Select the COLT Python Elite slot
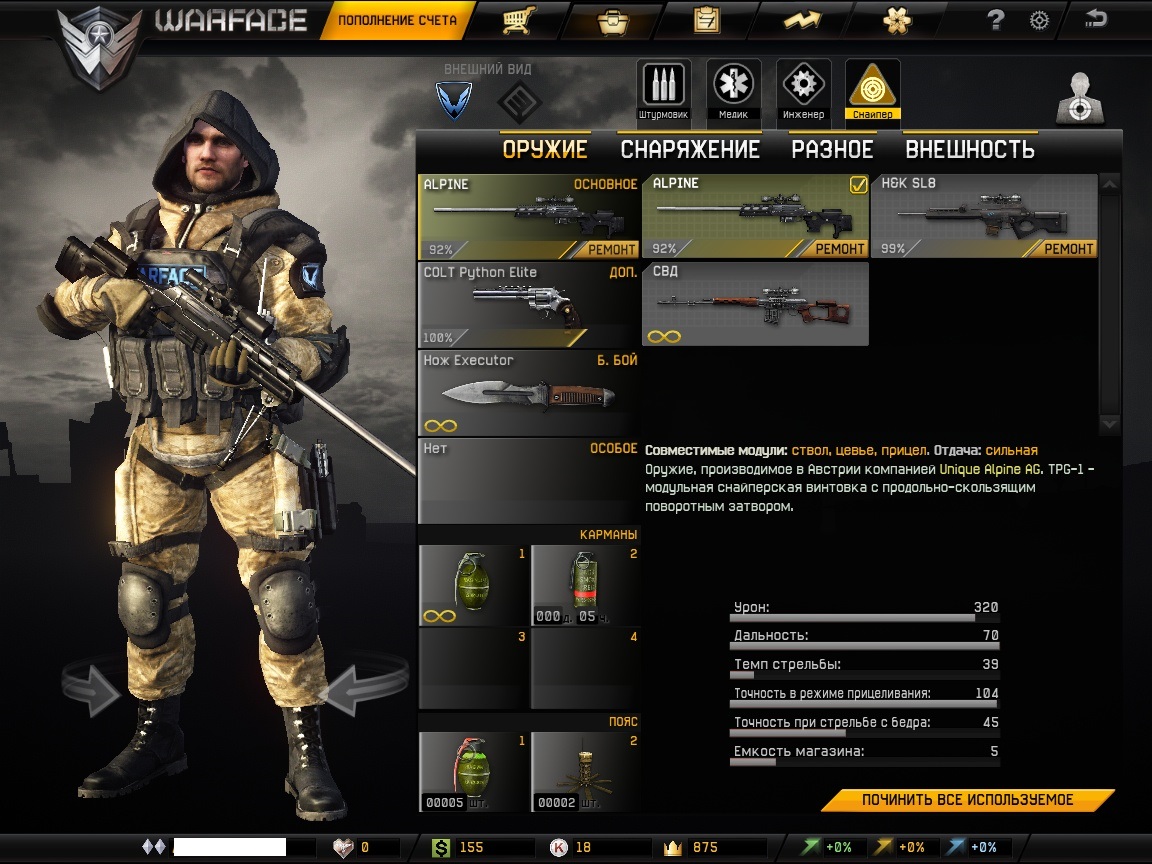Image resolution: width=1152 pixels, height=864 pixels. (528, 304)
